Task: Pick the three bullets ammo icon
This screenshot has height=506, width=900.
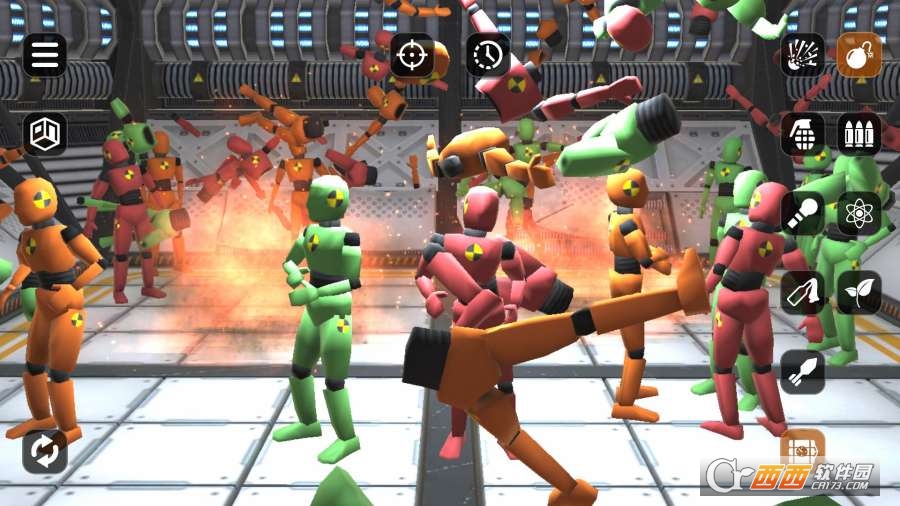Action: point(859,133)
